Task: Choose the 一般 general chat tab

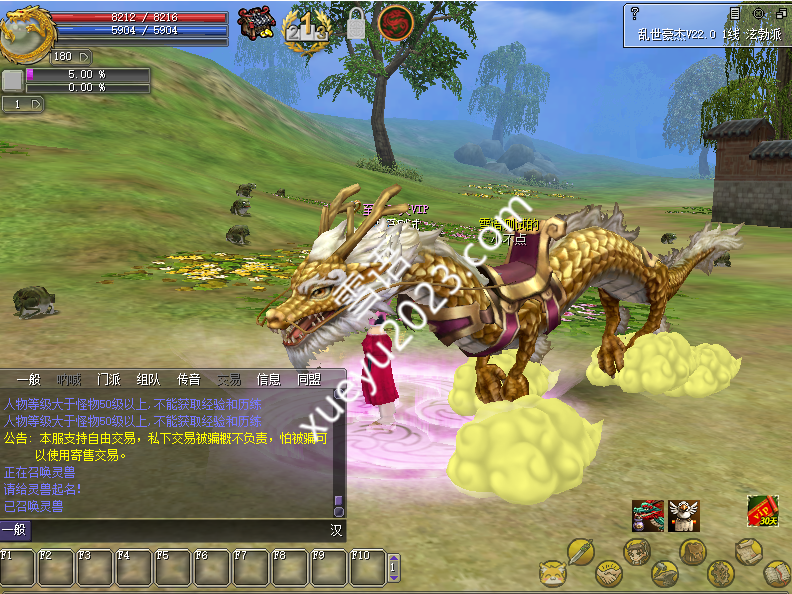Action: tap(28, 380)
